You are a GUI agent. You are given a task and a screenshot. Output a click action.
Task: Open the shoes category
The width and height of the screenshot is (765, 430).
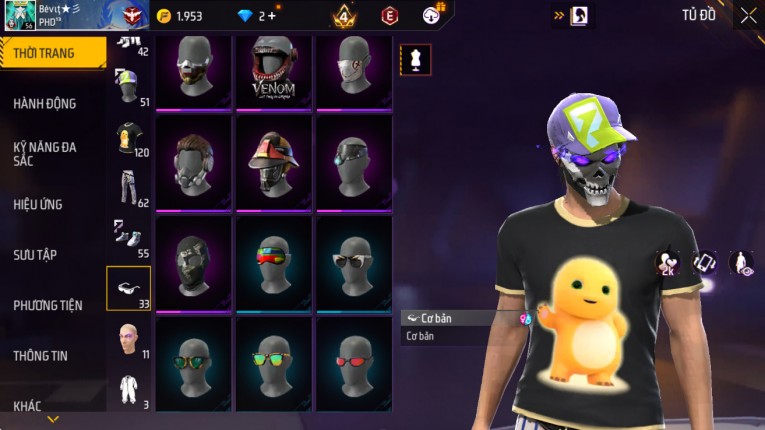(x=128, y=238)
